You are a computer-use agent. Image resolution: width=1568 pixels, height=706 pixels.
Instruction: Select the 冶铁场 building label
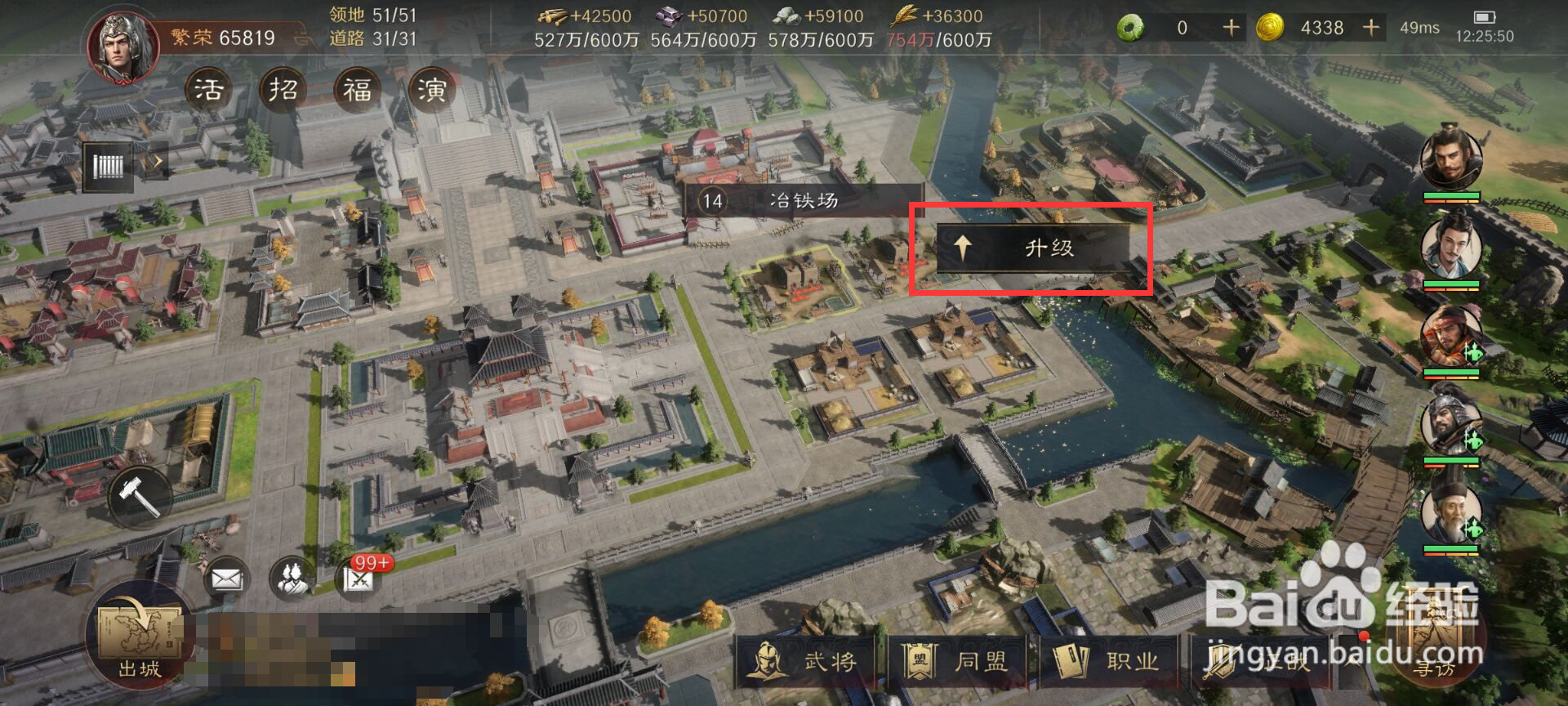[802, 200]
